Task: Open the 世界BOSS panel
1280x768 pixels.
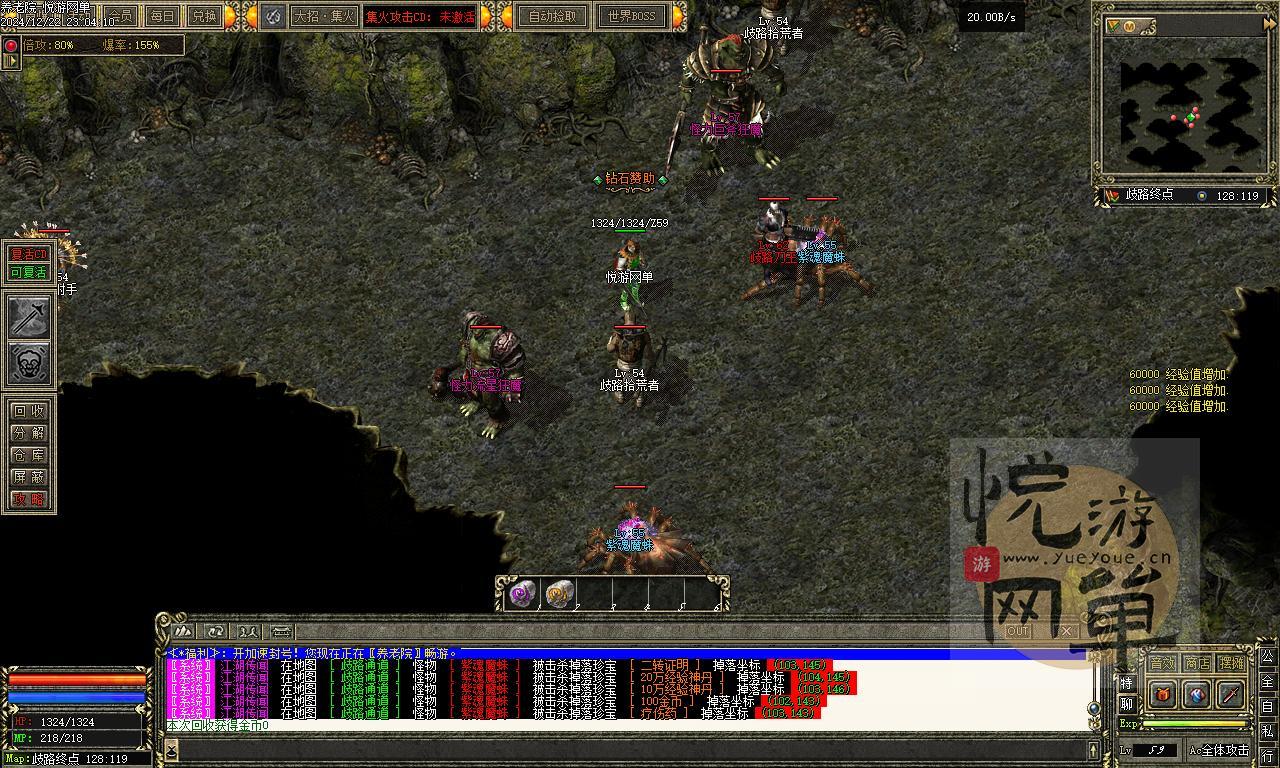Action: [x=631, y=16]
